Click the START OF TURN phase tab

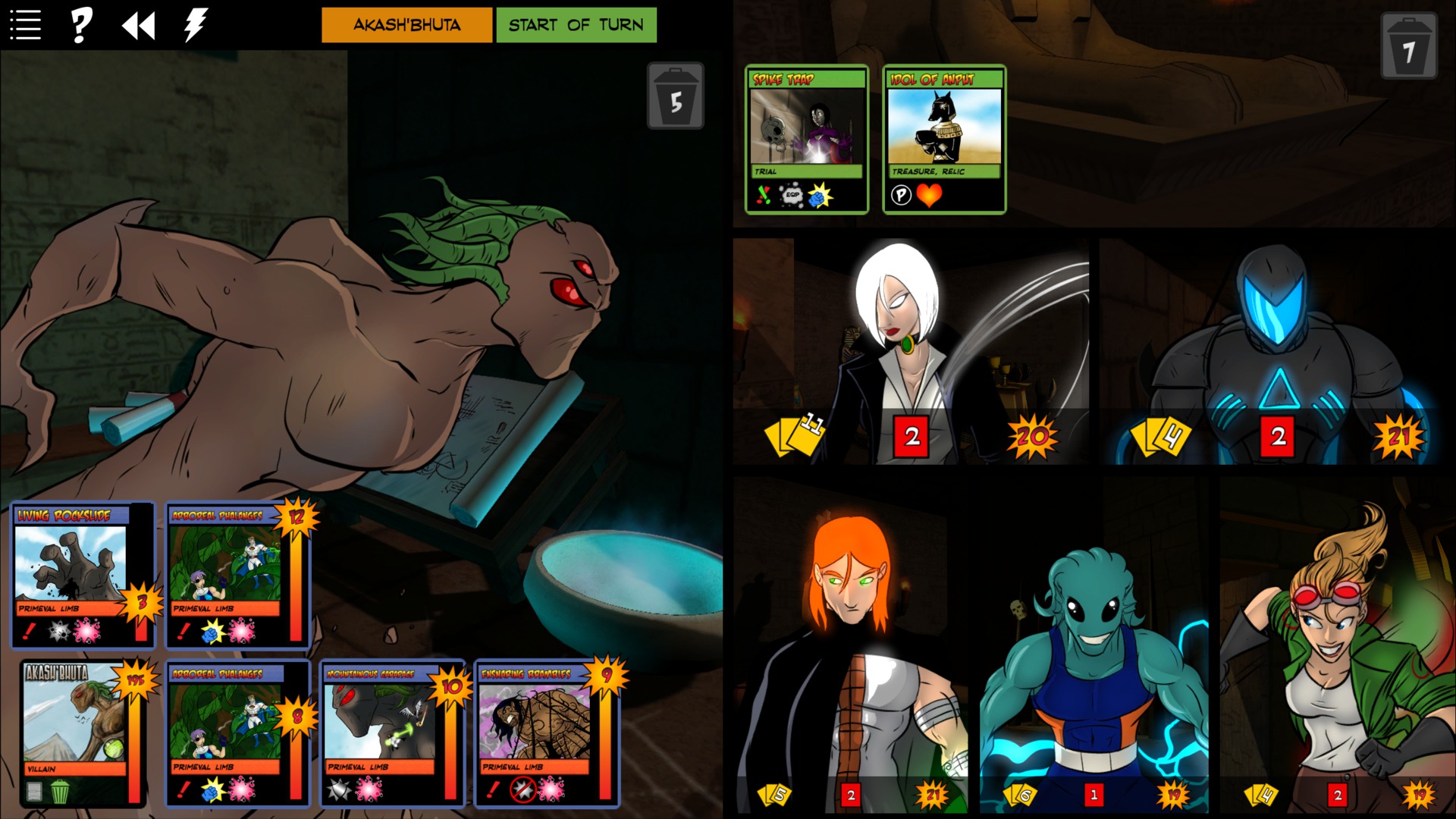click(x=576, y=24)
